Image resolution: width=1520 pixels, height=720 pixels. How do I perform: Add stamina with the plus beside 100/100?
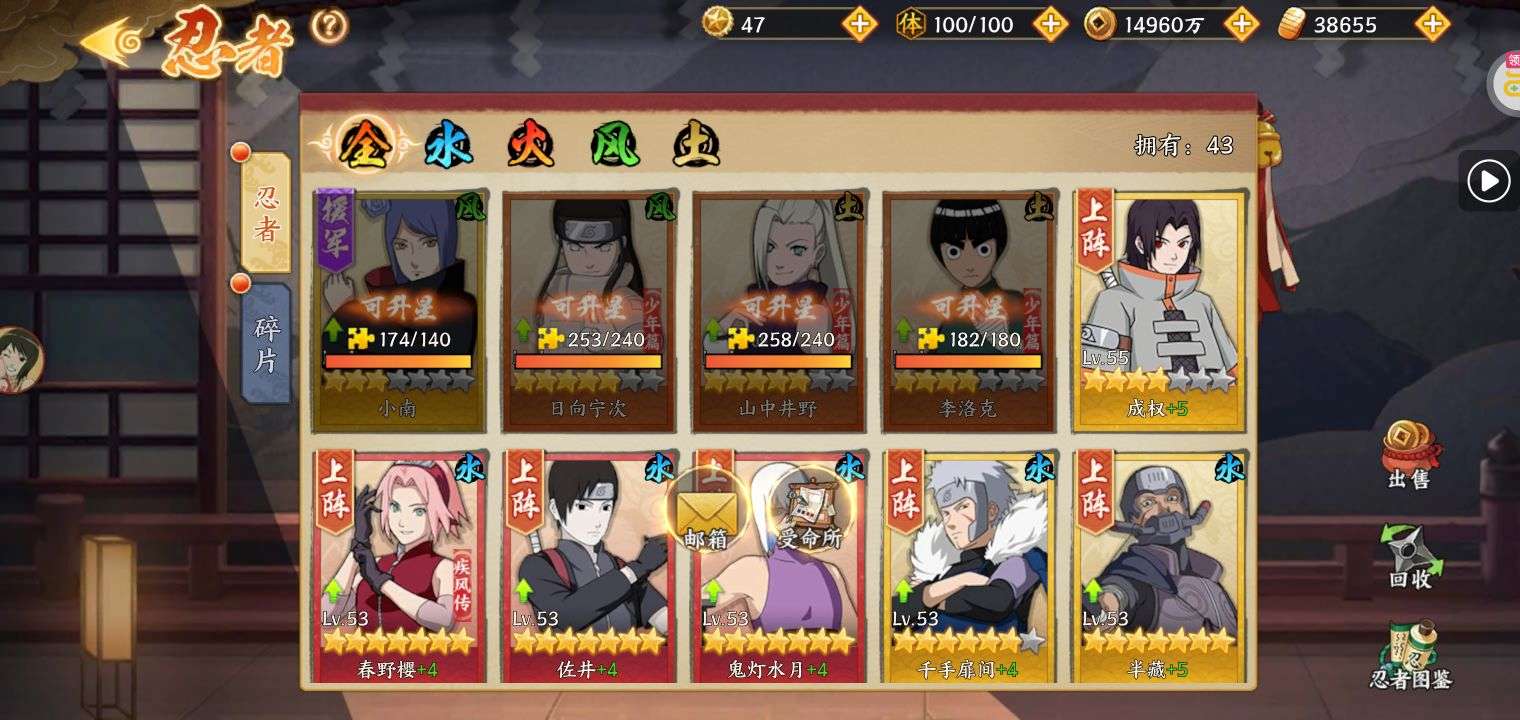pyautogui.click(x=1050, y=24)
